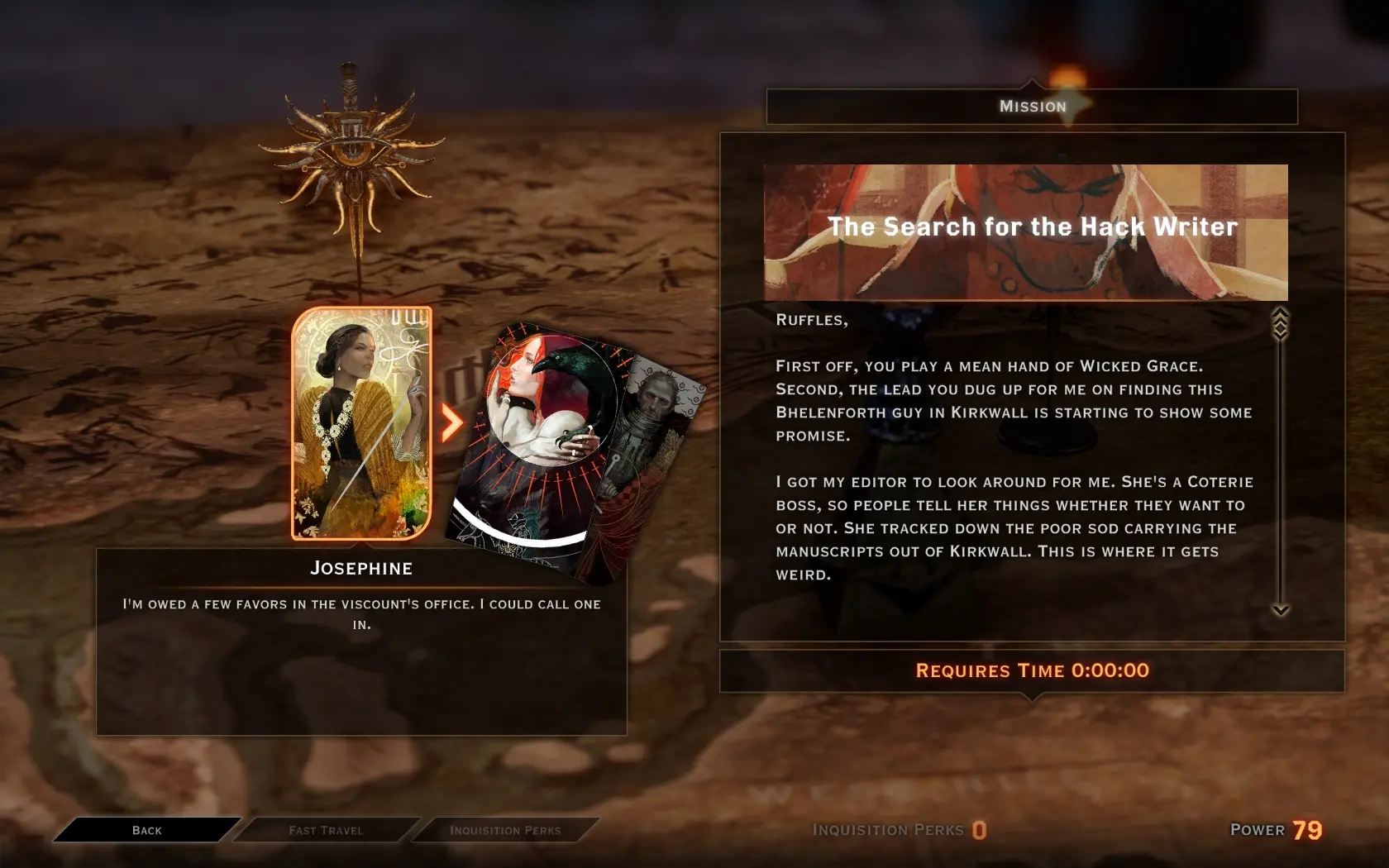
Task: Open Fast Travel
Action: (x=326, y=830)
